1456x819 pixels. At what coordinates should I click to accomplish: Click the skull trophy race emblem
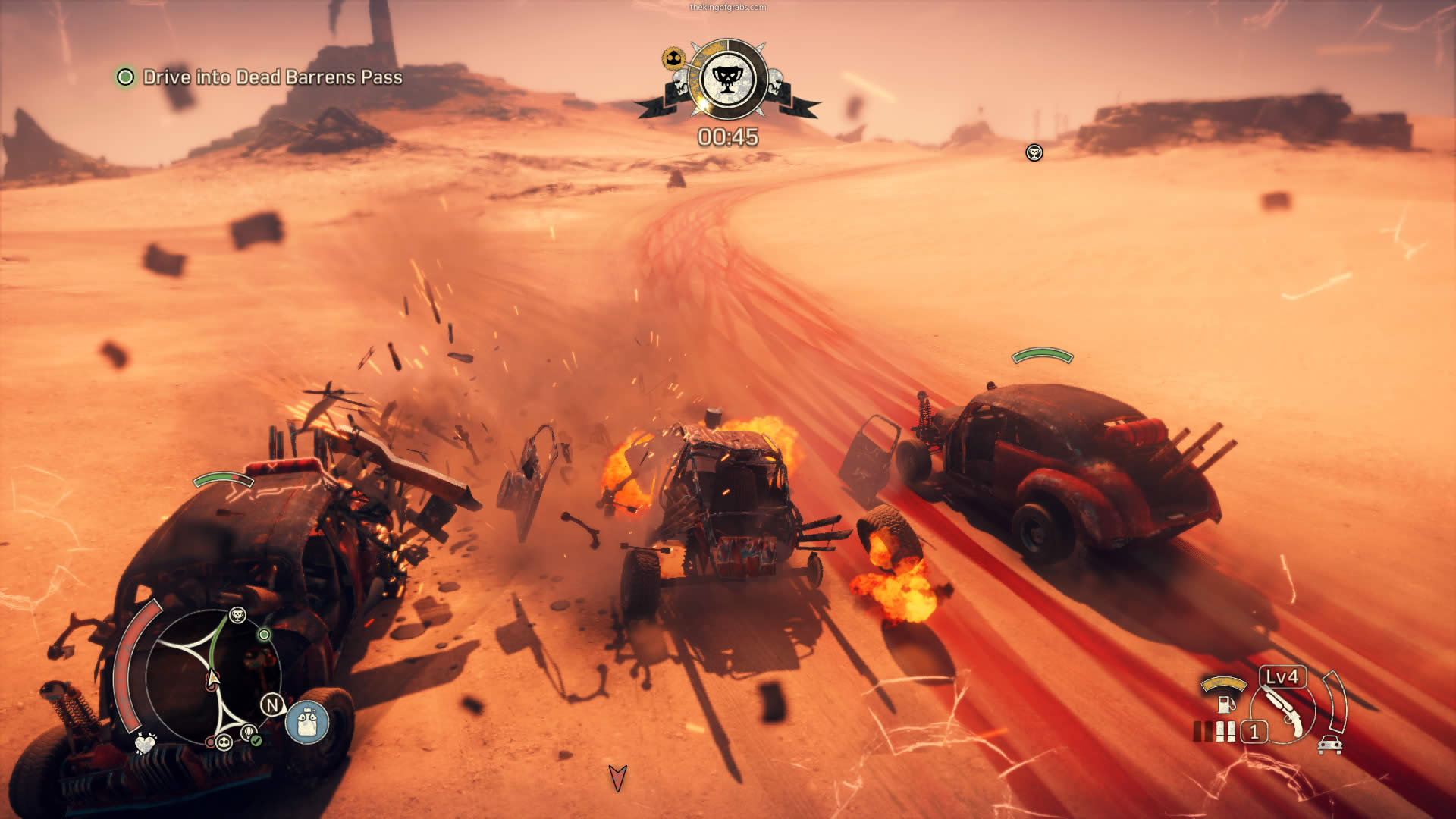click(x=727, y=79)
